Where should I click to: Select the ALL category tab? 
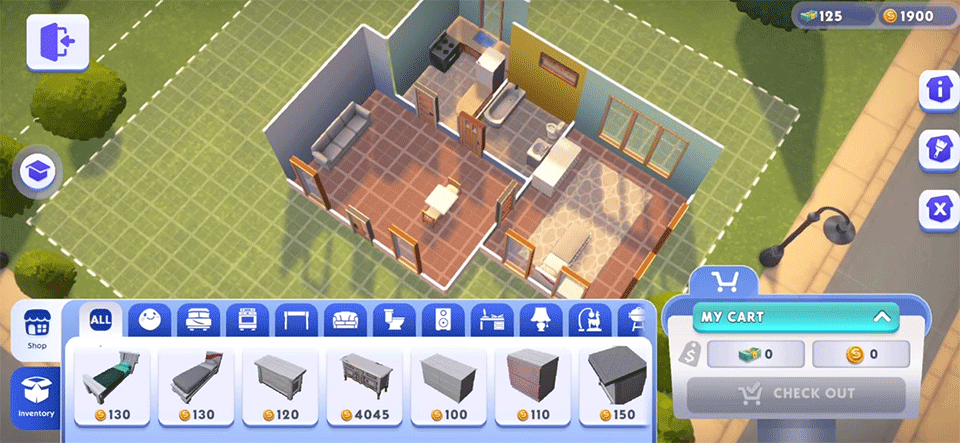(101, 320)
